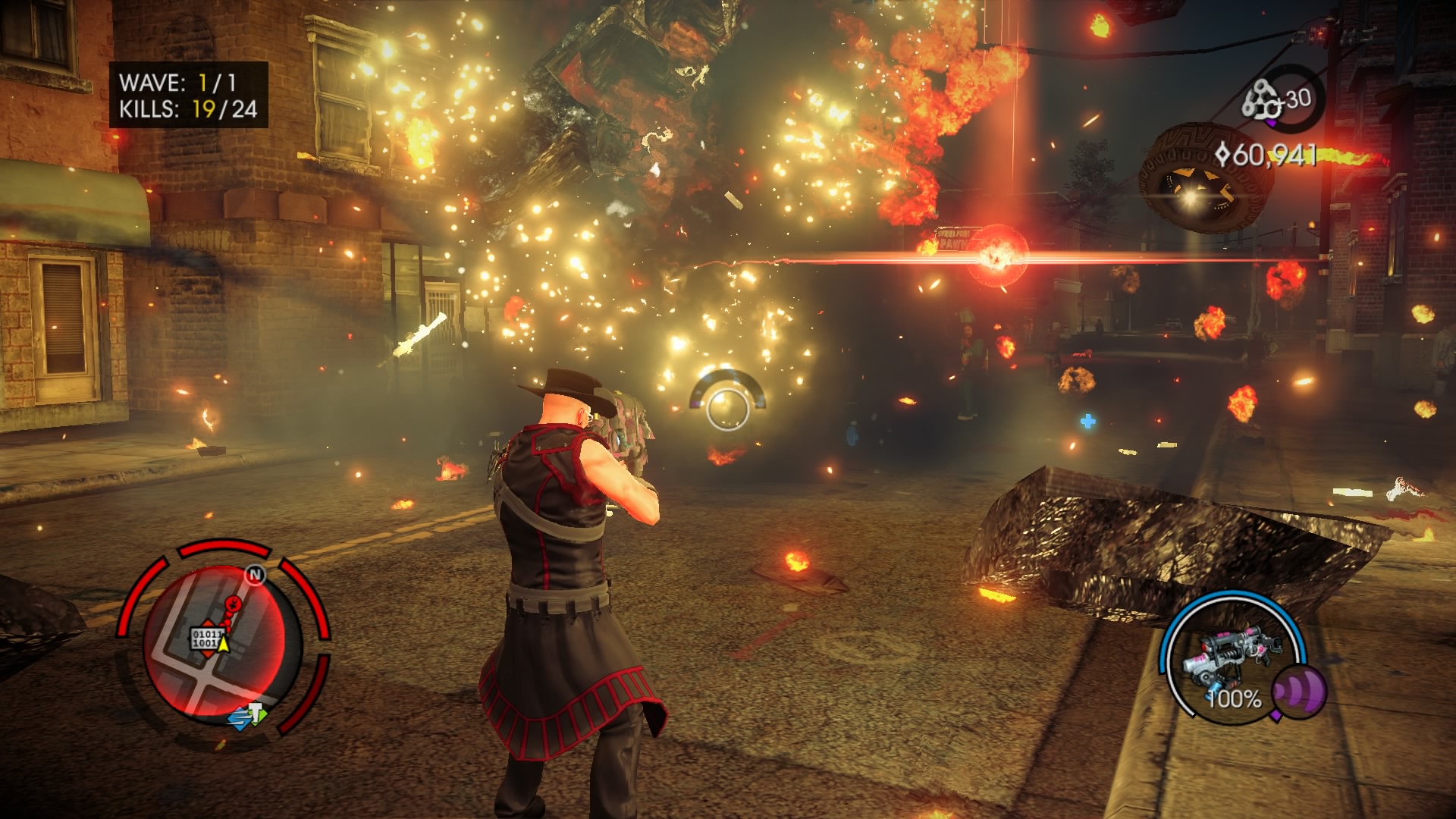Click the red enemy target marker on minimap
The image size is (1456, 819).
[x=235, y=604]
